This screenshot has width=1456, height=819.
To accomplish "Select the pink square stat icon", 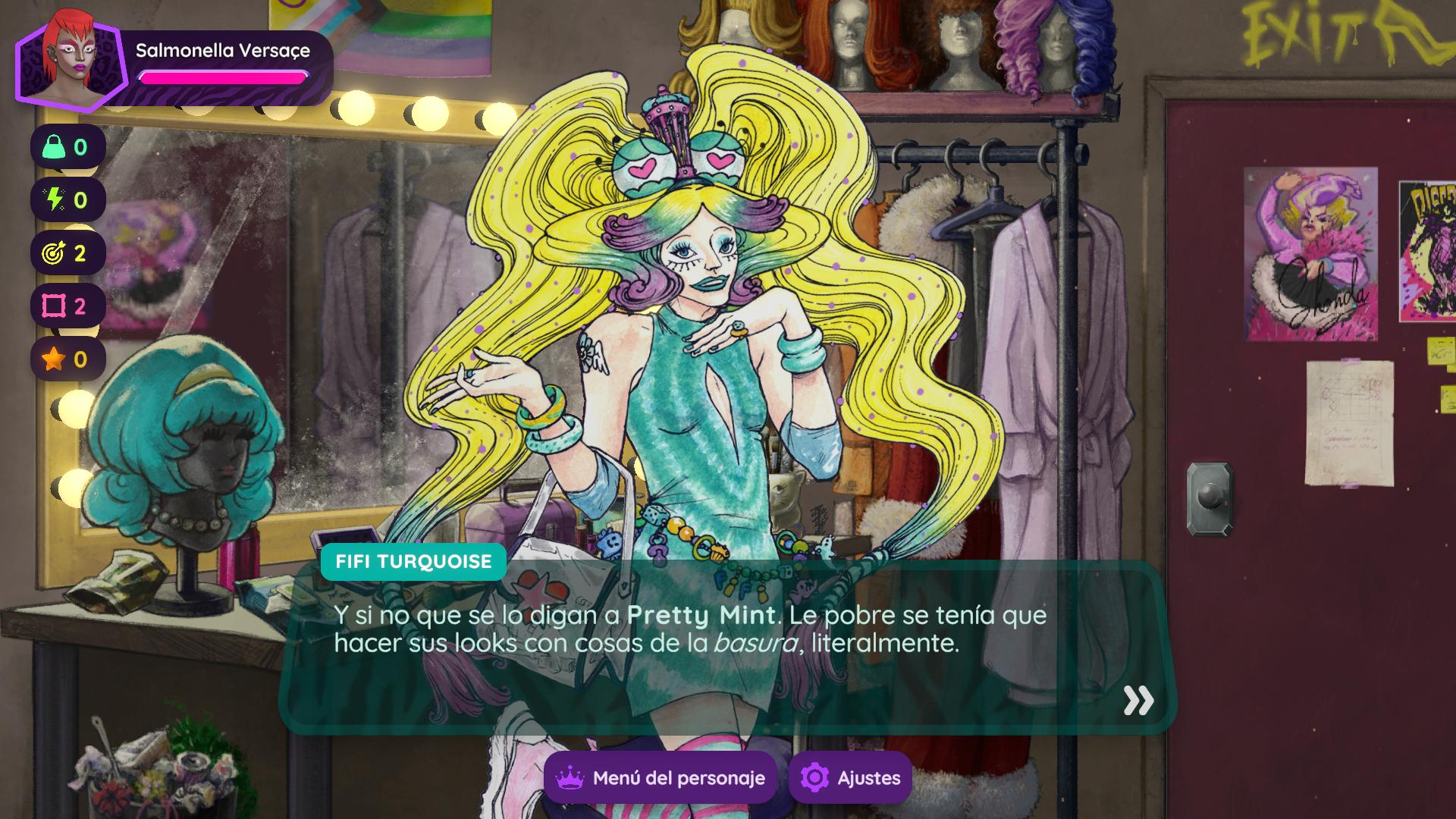I will [55, 306].
